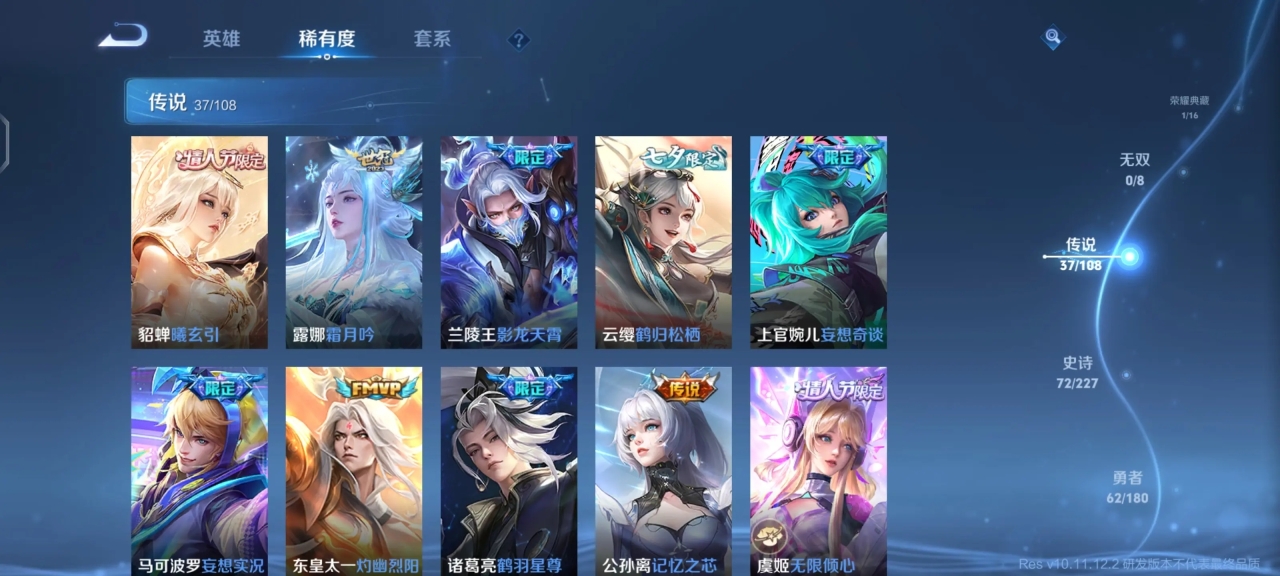Jump to the 勇者 rarity section
Image resolution: width=1280 pixels, height=576 pixels.
point(1127,487)
